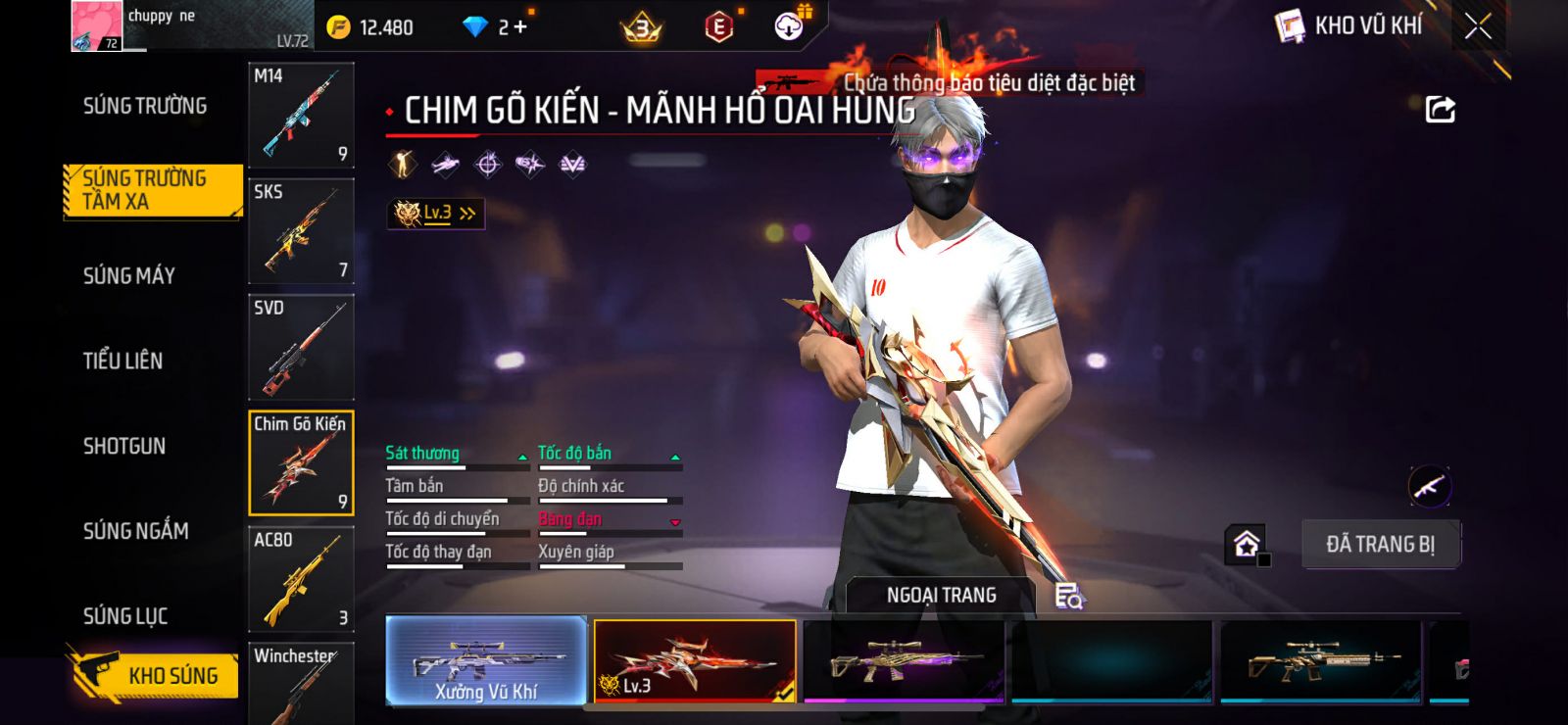Select the M14 weapon slot
The width and height of the screenshot is (1568, 725).
pos(301,116)
